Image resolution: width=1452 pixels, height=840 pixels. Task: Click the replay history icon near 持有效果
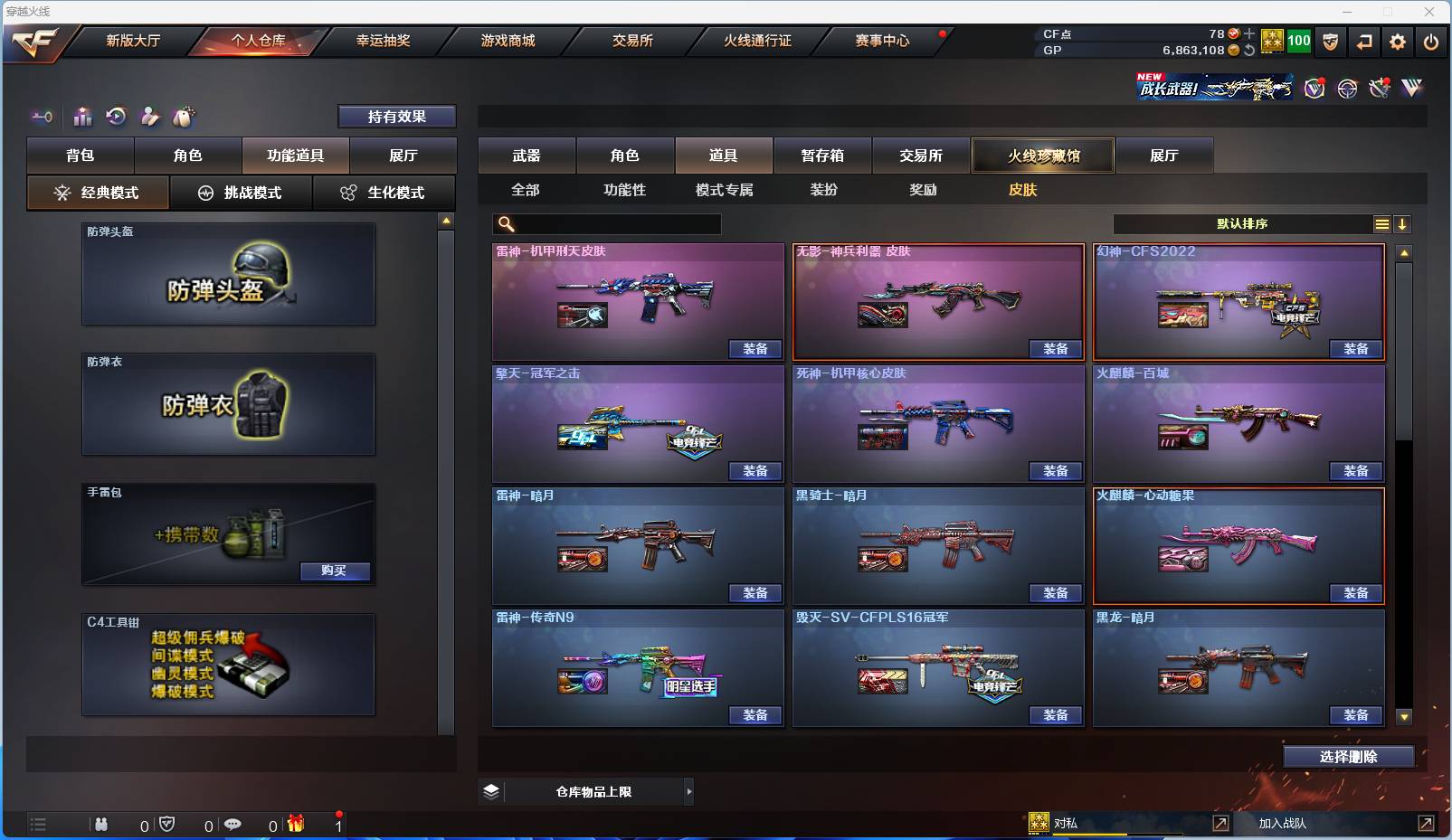coord(117,117)
